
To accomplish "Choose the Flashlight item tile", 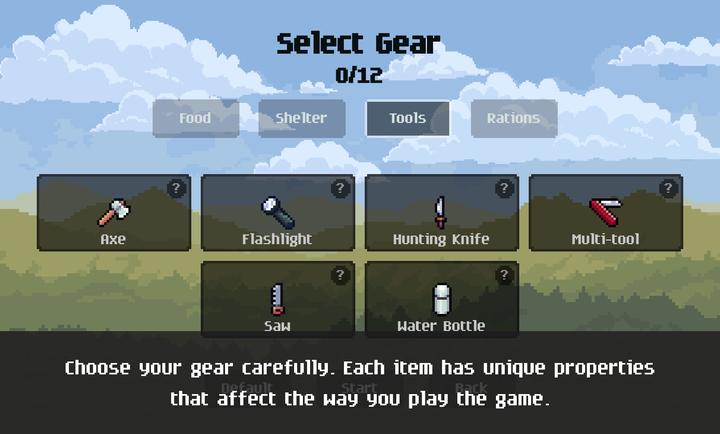I will (x=277, y=213).
